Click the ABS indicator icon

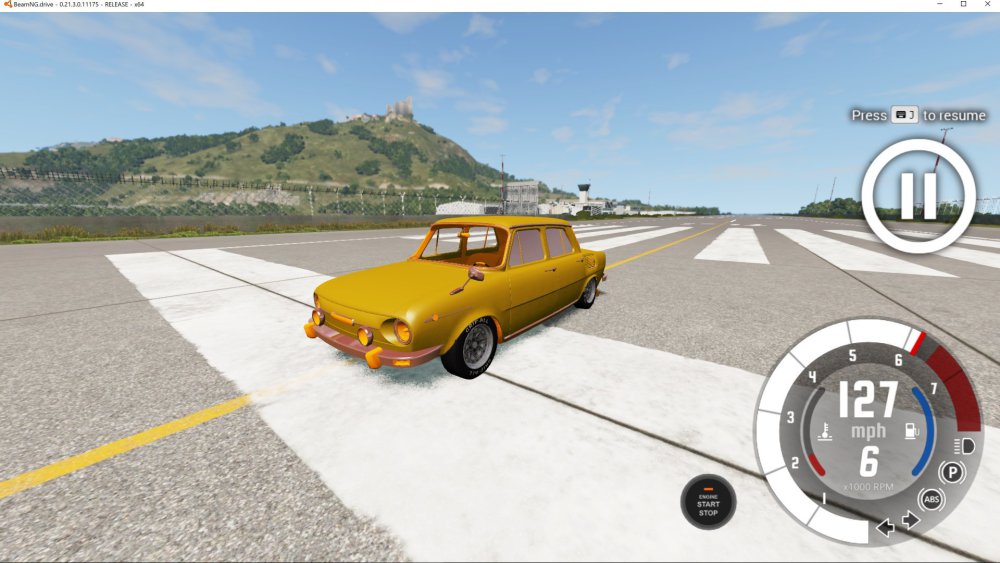tap(931, 499)
